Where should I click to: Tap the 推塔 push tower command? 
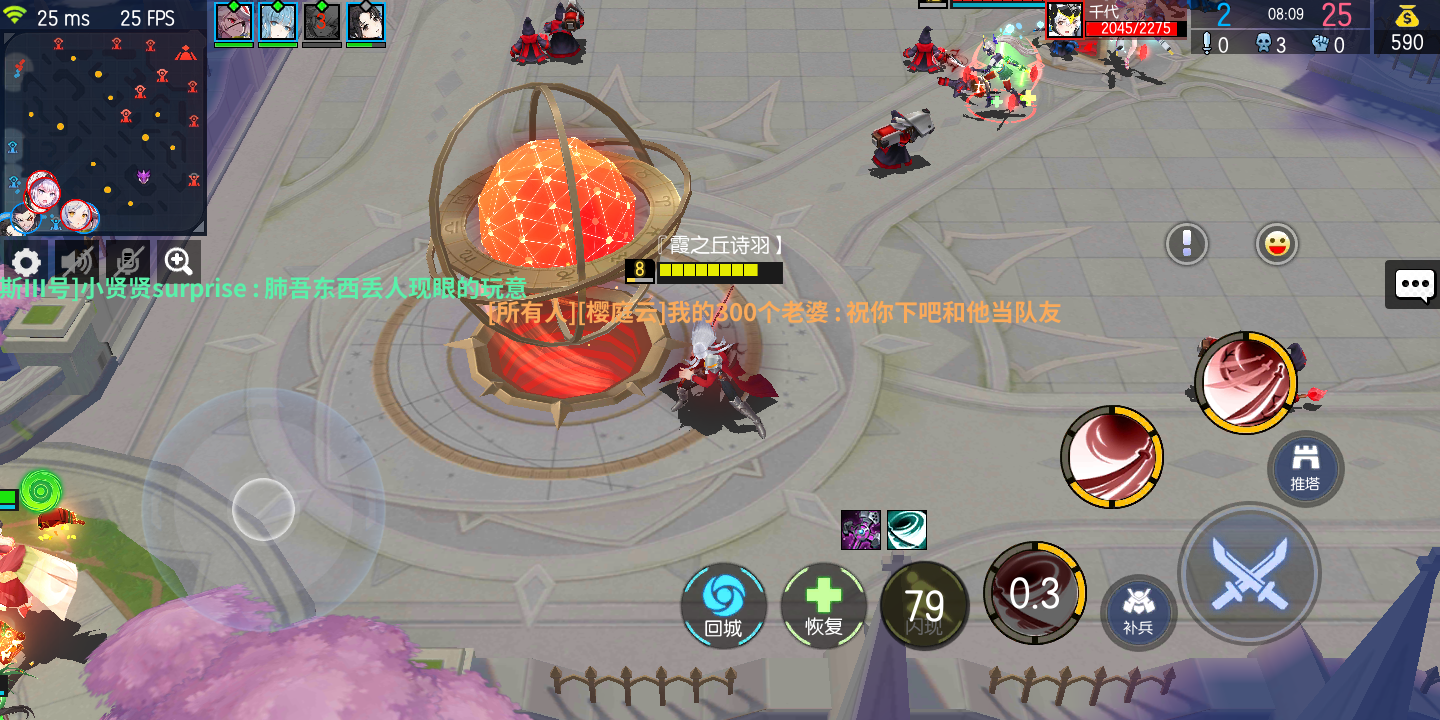pos(1305,468)
